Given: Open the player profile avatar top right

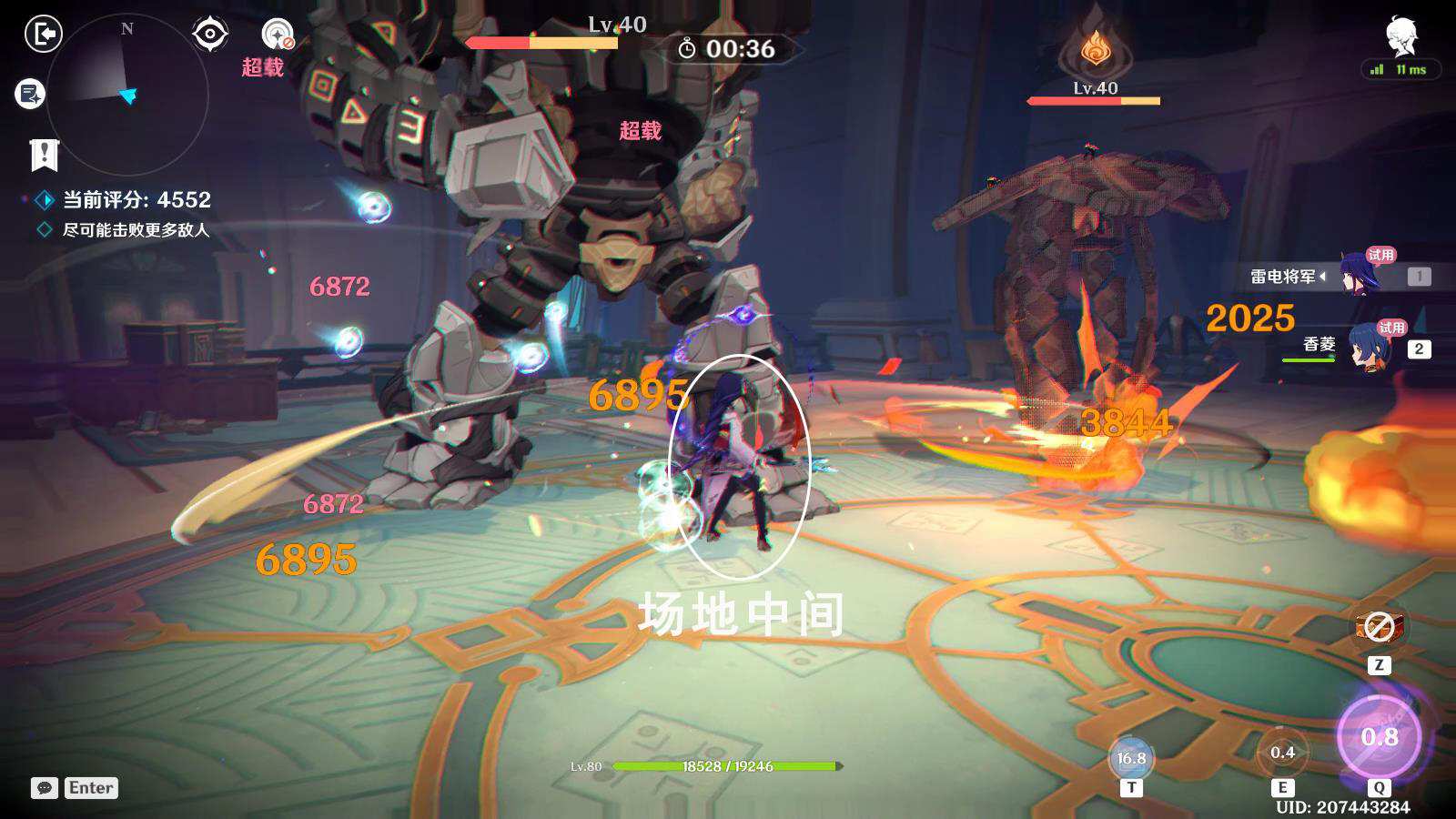Looking at the screenshot, I should [x=1402, y=34].
